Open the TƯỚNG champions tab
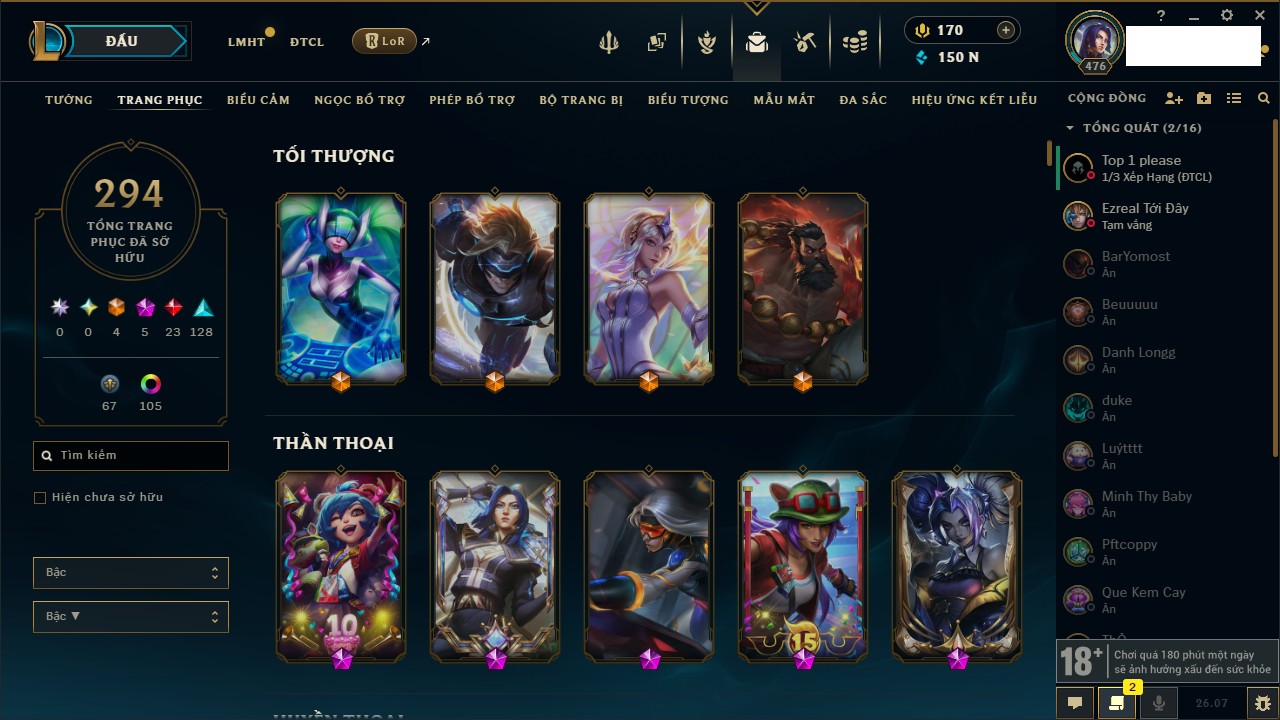Screen dimensions: 1280x720 [69, 100]
